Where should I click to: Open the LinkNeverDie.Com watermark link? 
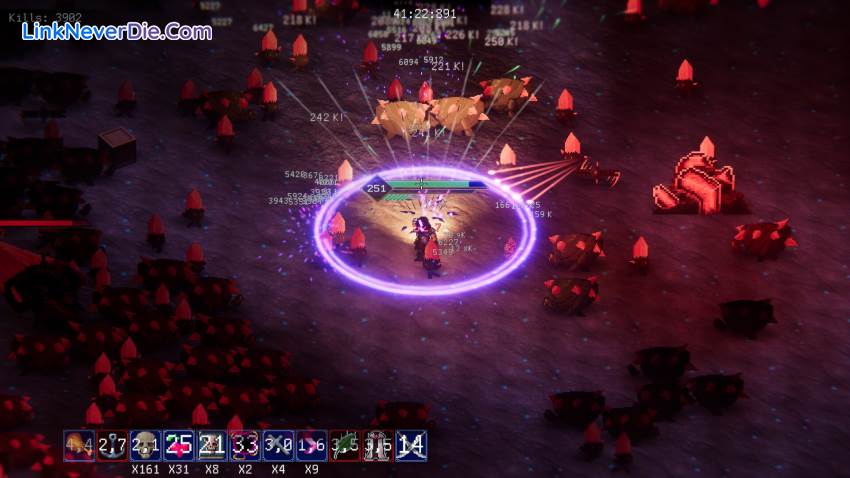(x=117, y=32)
